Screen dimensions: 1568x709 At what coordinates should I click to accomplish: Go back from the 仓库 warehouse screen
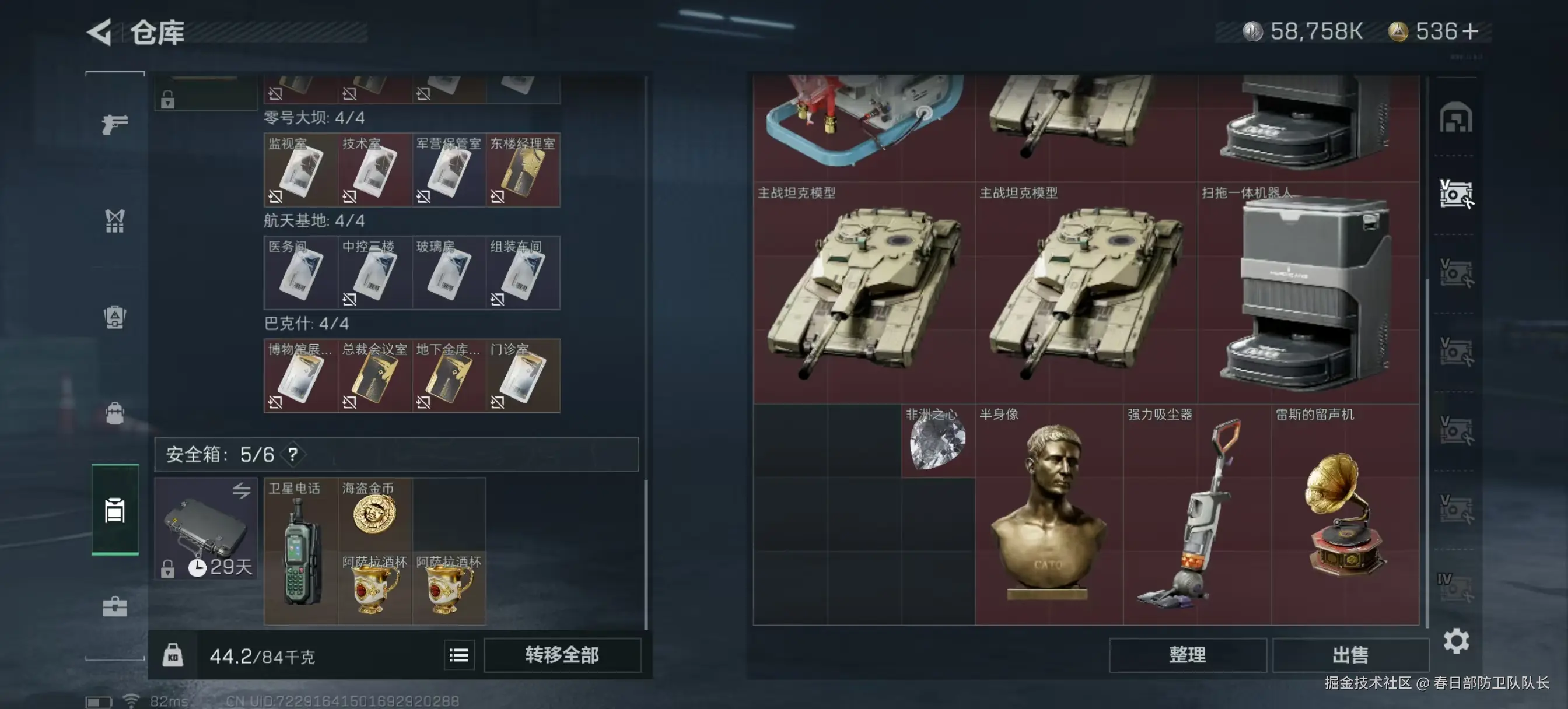[x=100, y=31]
